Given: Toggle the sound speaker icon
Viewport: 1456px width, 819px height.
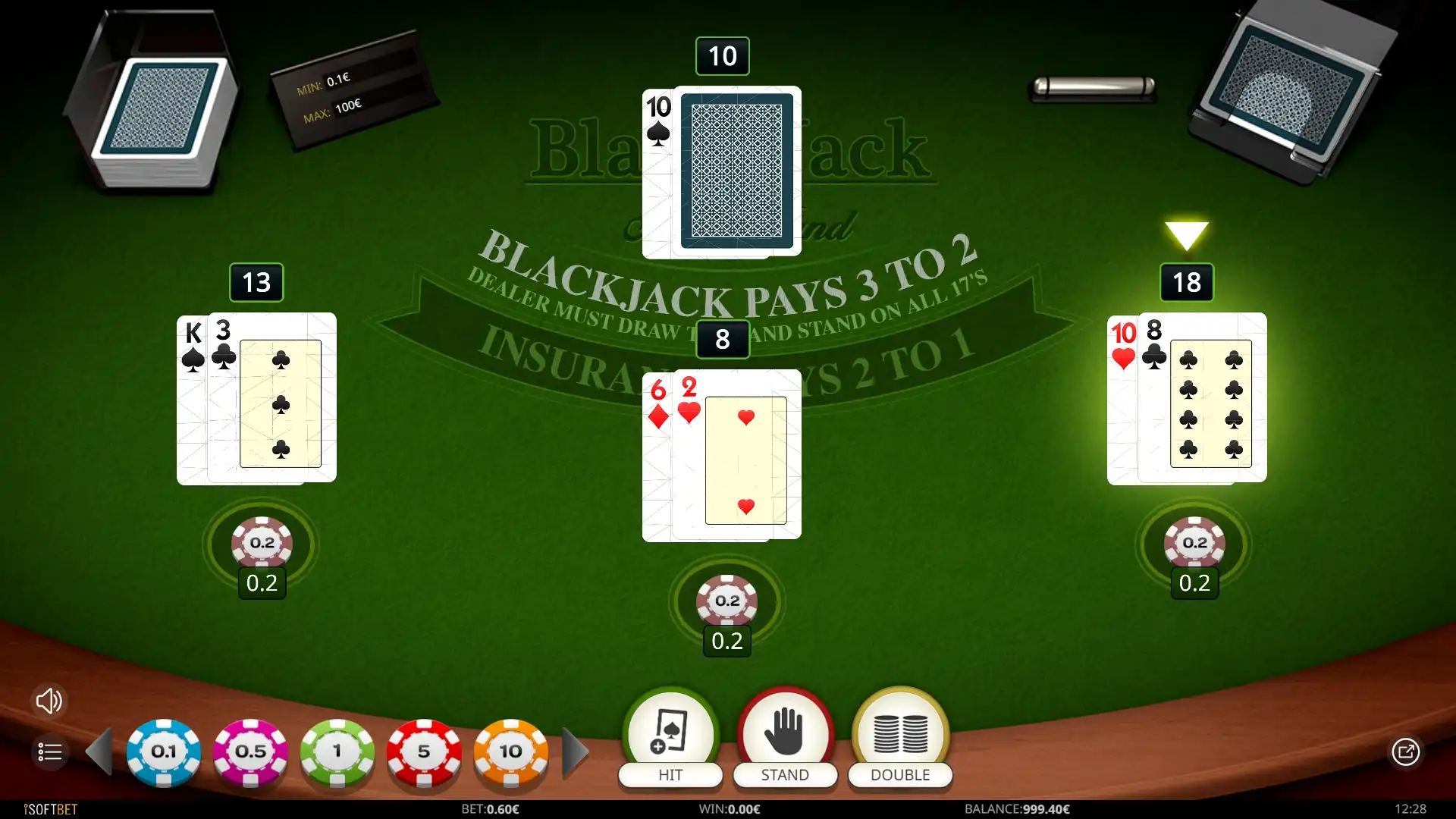Looking at the screenshot, I should (49, 701).
